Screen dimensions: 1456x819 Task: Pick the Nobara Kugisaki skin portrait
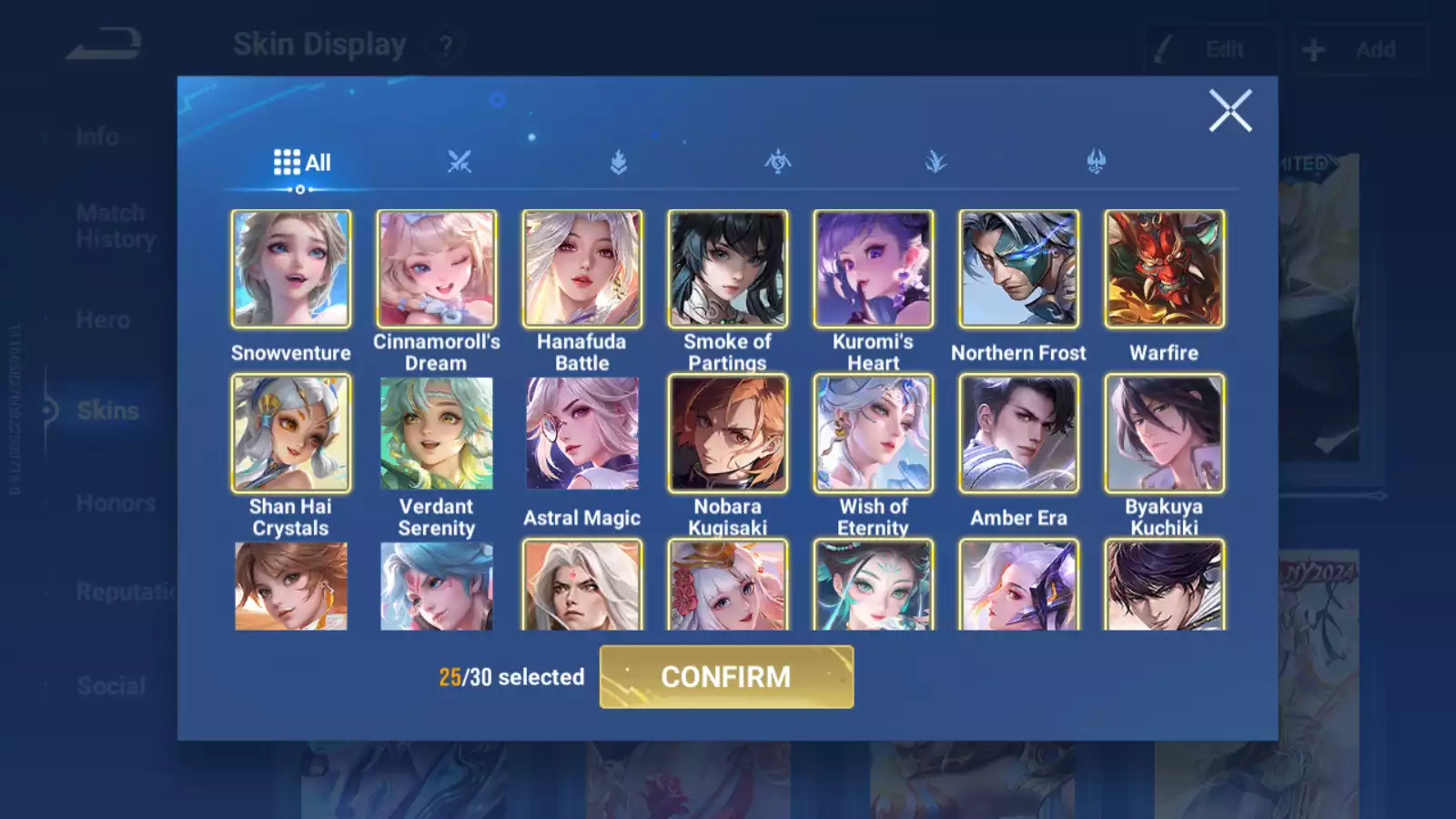click(728, 434)
